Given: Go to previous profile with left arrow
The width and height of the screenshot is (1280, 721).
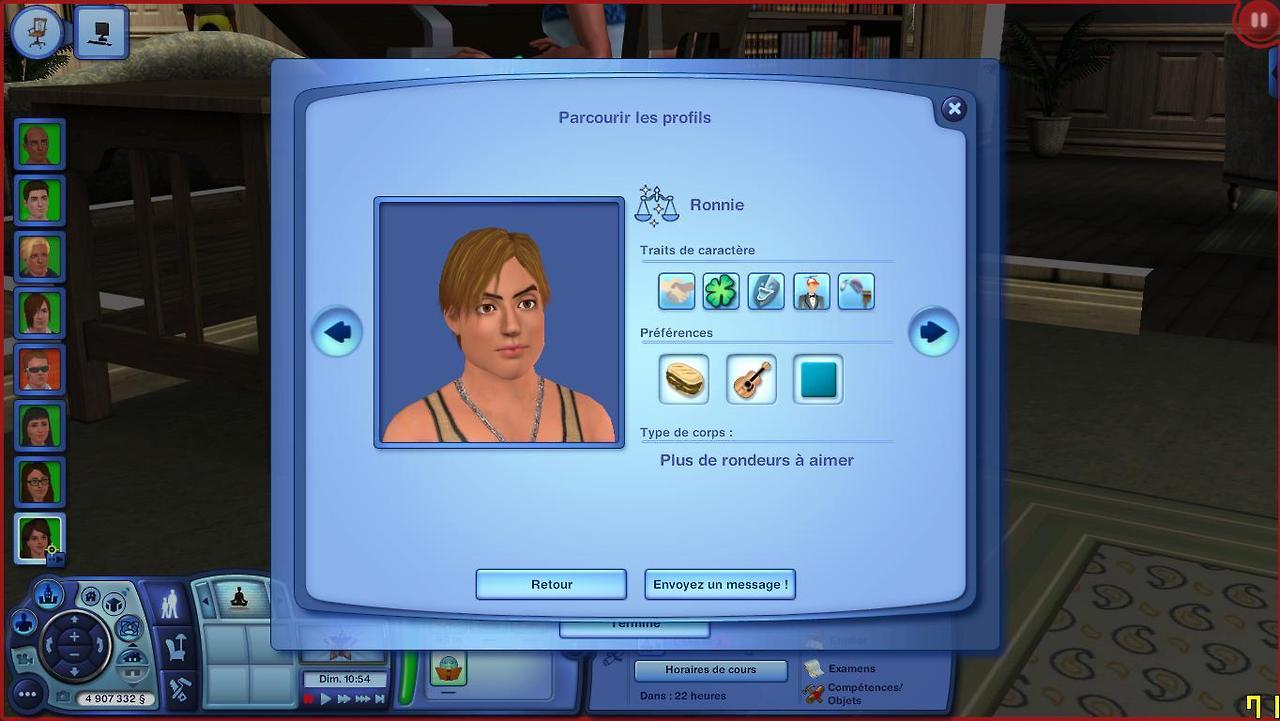Looking at the screenshot, I should pos(337,332).
